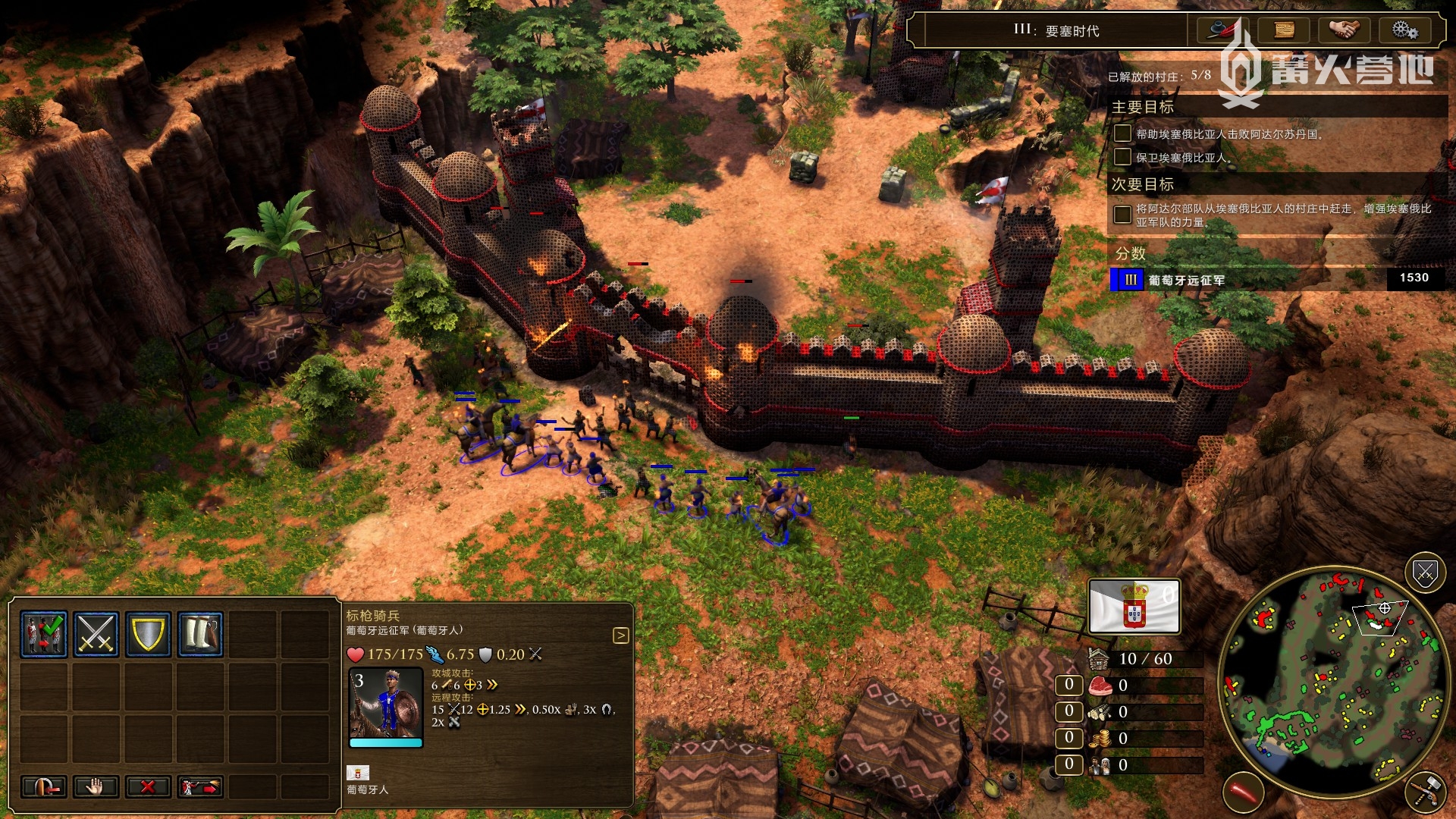Choose the crossed swords stance
1456x819 pixels.
click(x=96, y=633)
